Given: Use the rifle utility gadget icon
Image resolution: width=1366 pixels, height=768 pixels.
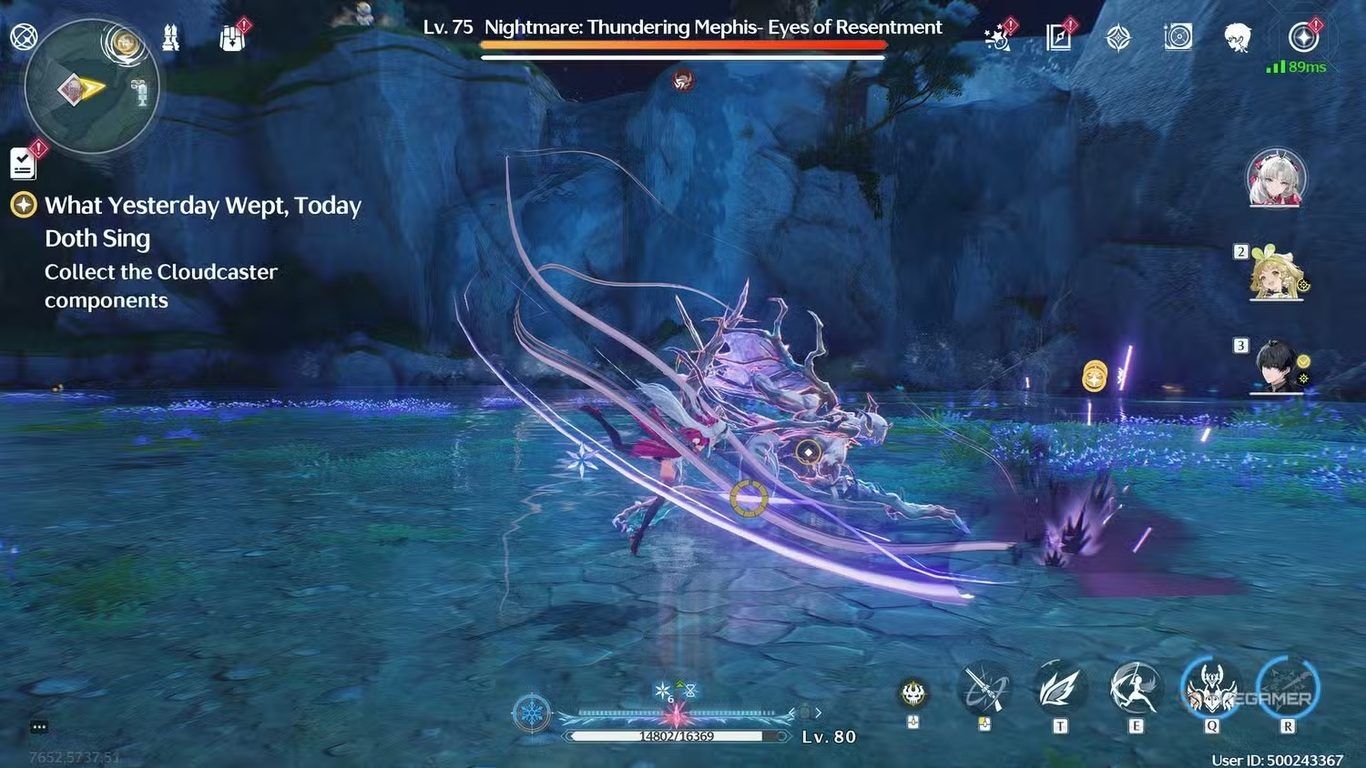Looking at the screenshot, I should tap(983, 688).
